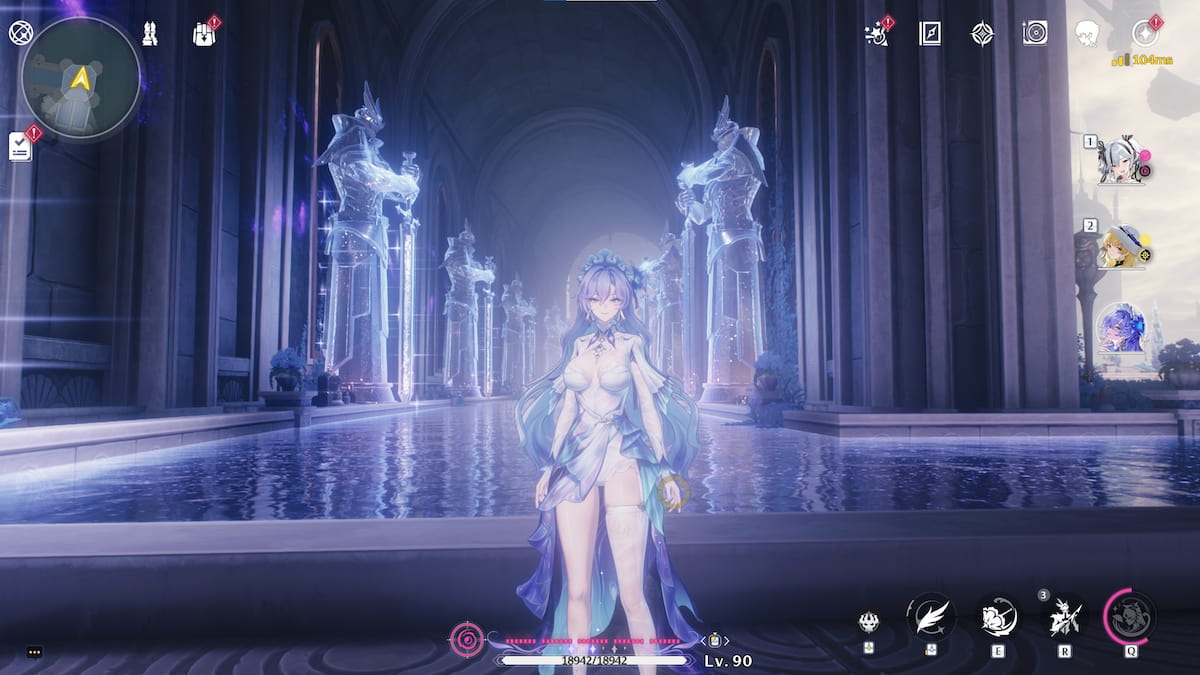Switch to the blonde party member in slot 2

tap(1120, 246)
